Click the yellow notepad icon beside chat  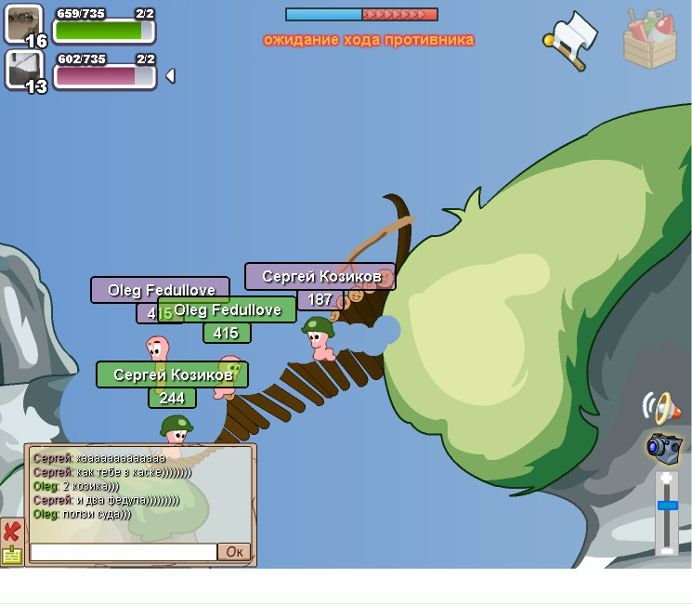[x=12, y=555]
